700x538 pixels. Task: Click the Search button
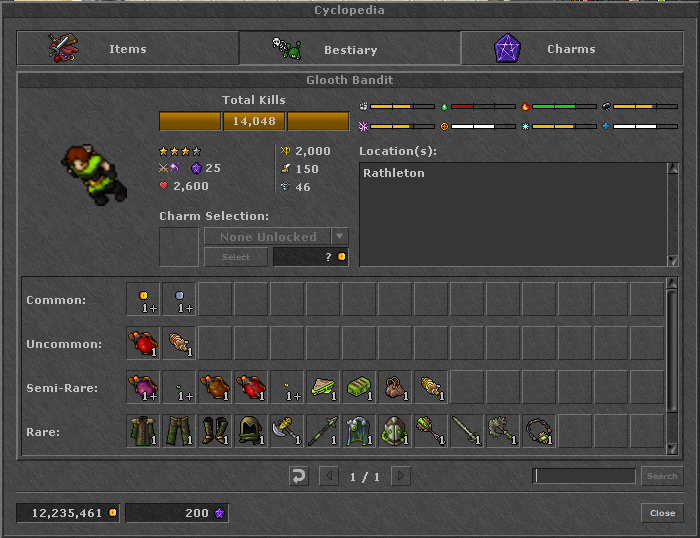click(x=662, y=476)
